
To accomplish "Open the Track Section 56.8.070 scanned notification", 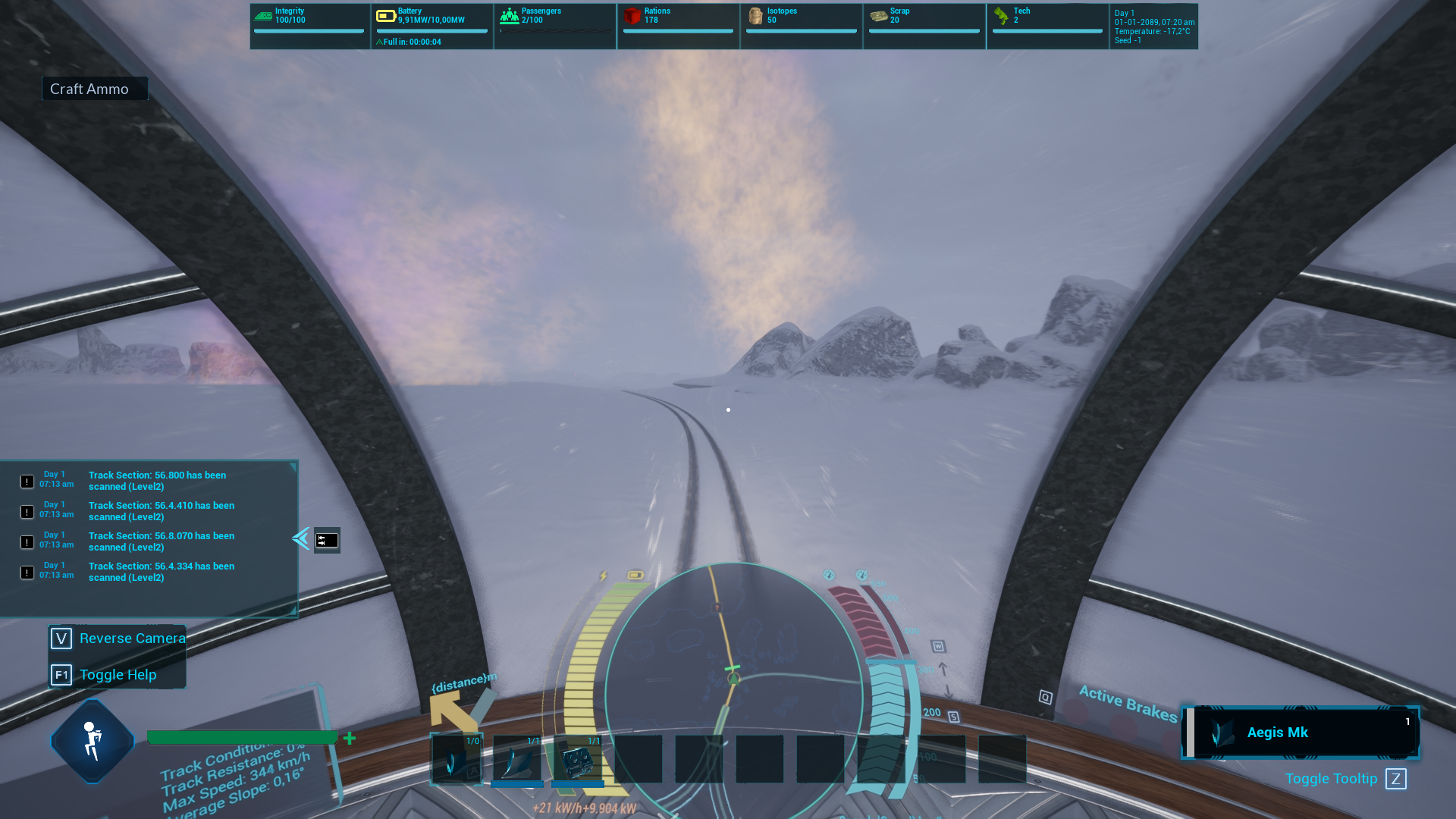I will tap(161, 541).
